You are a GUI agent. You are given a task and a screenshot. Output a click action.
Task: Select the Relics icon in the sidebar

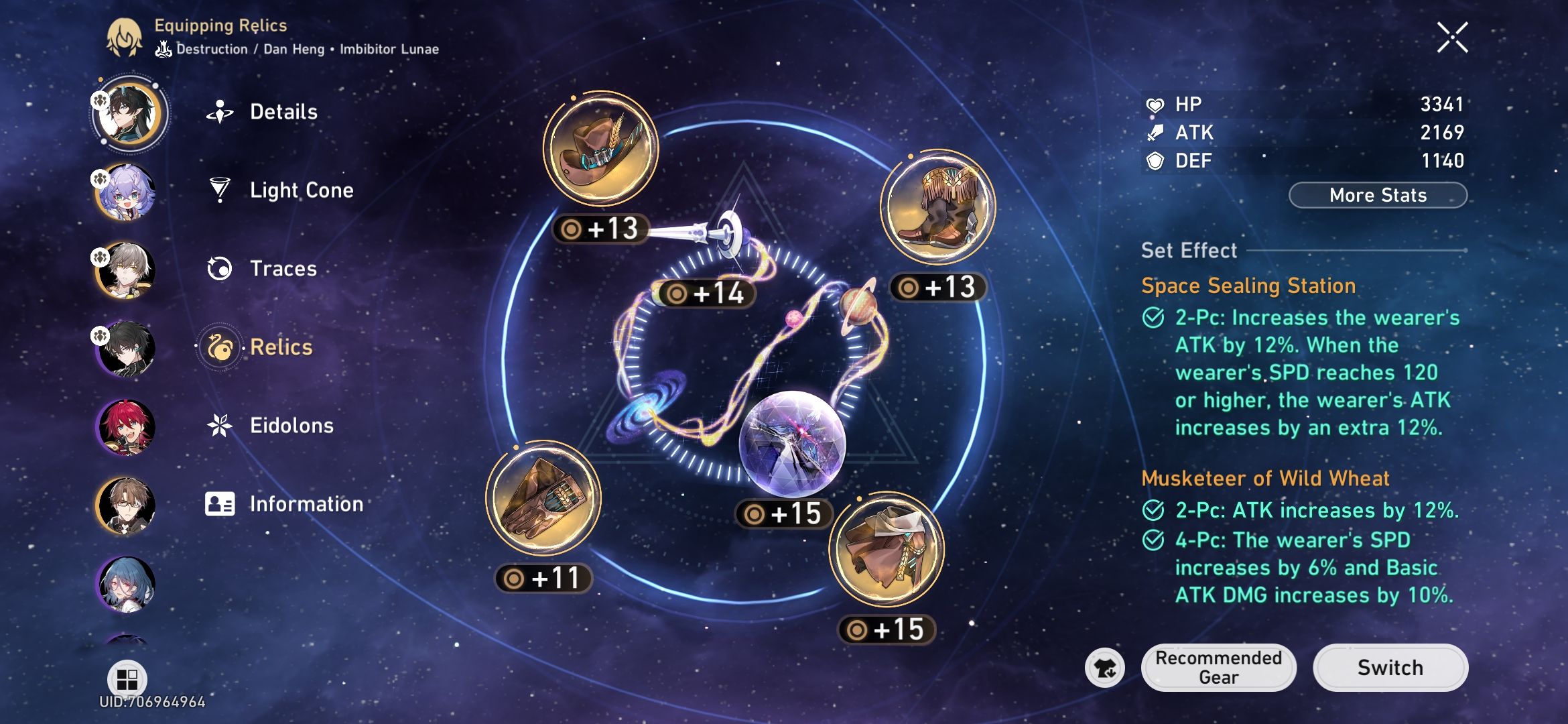[219, 347]
